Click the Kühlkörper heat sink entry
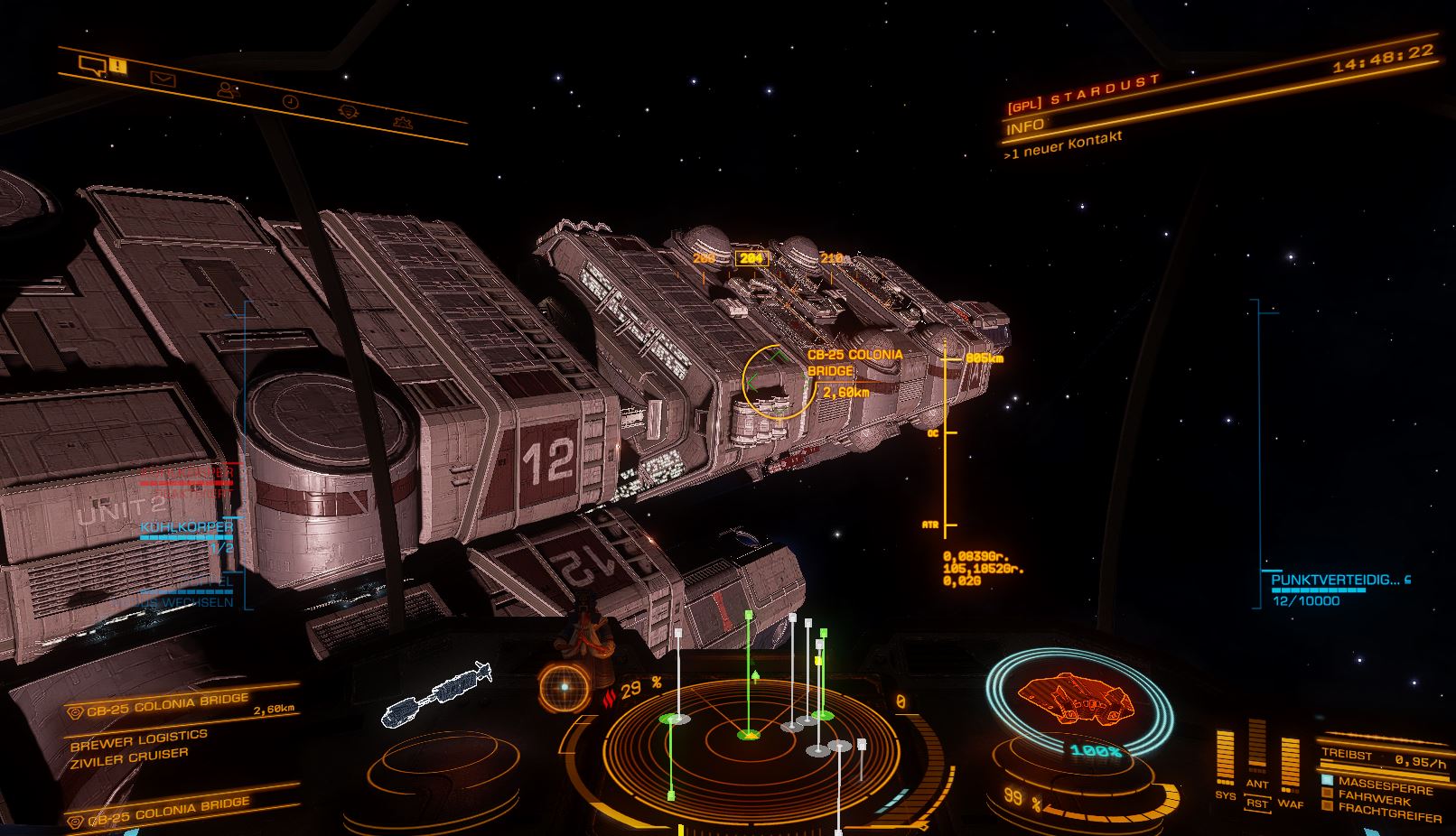Viewport: 1456px width, 836px height. [187, 526]
